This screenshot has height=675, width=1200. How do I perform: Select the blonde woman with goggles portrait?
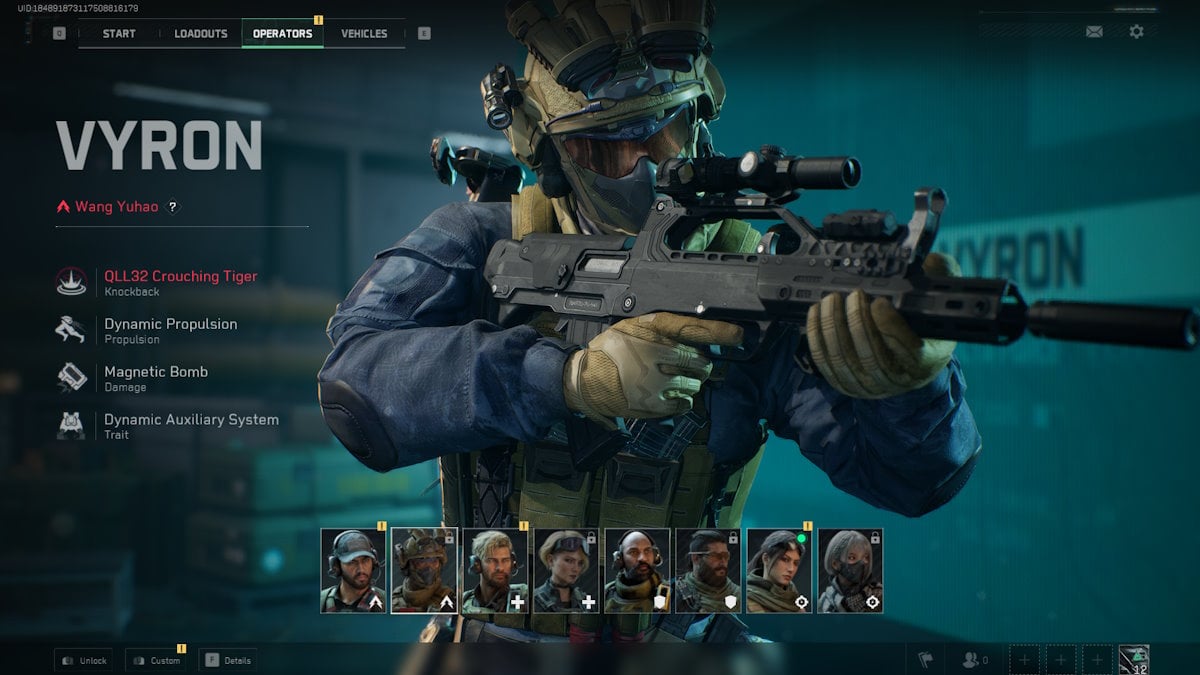pyautogui.click(x=566, y=570)
